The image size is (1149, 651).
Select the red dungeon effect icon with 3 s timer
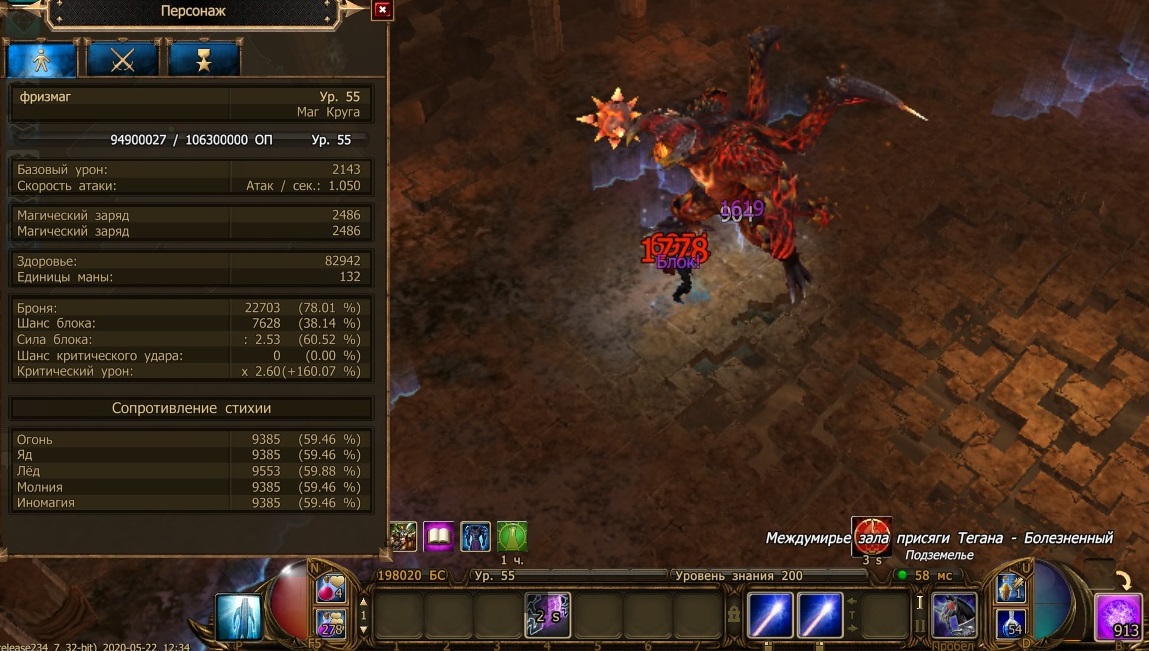(x=871, y=537)
